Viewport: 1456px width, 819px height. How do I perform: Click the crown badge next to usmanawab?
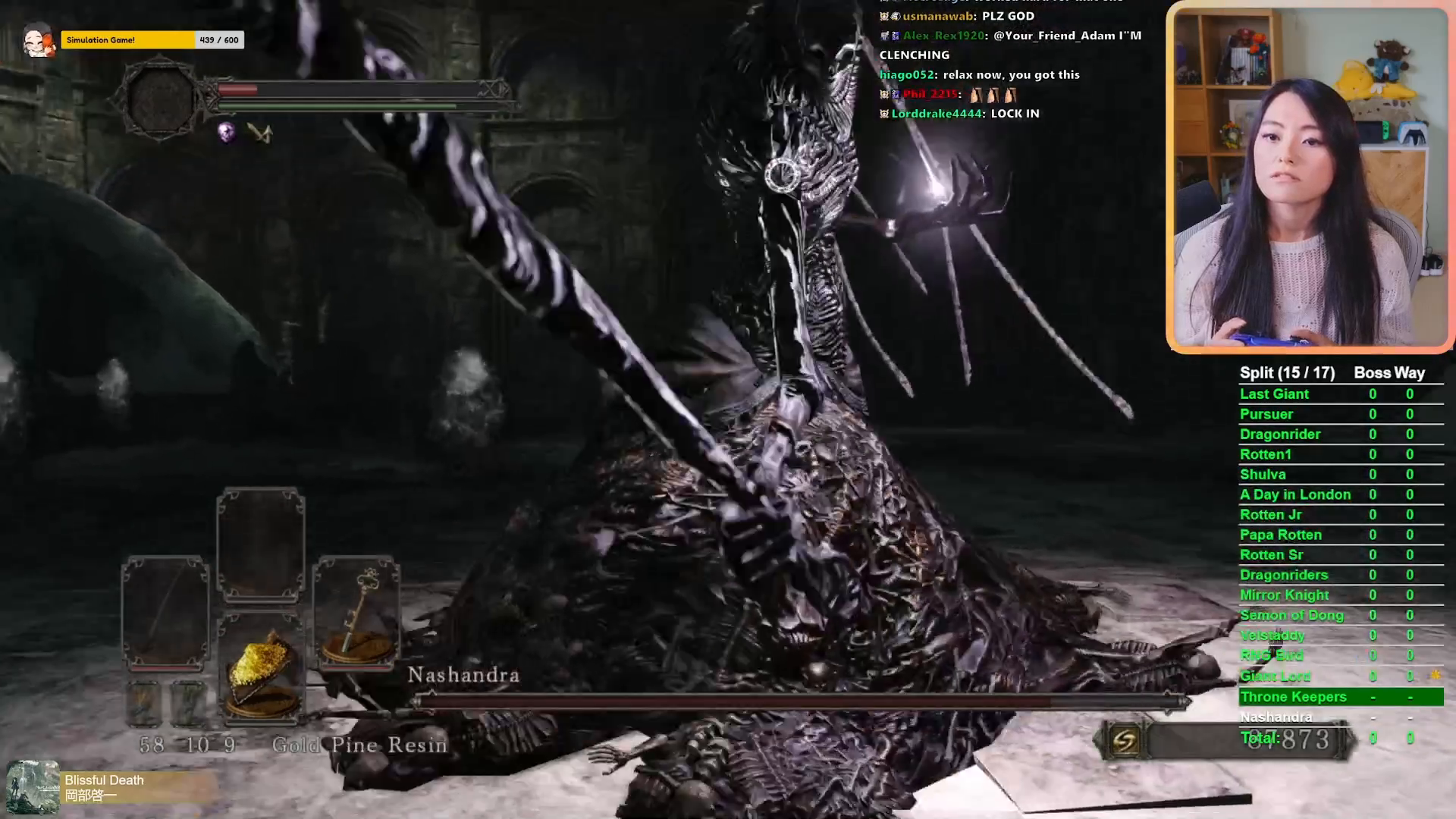[x=883, y=16]
